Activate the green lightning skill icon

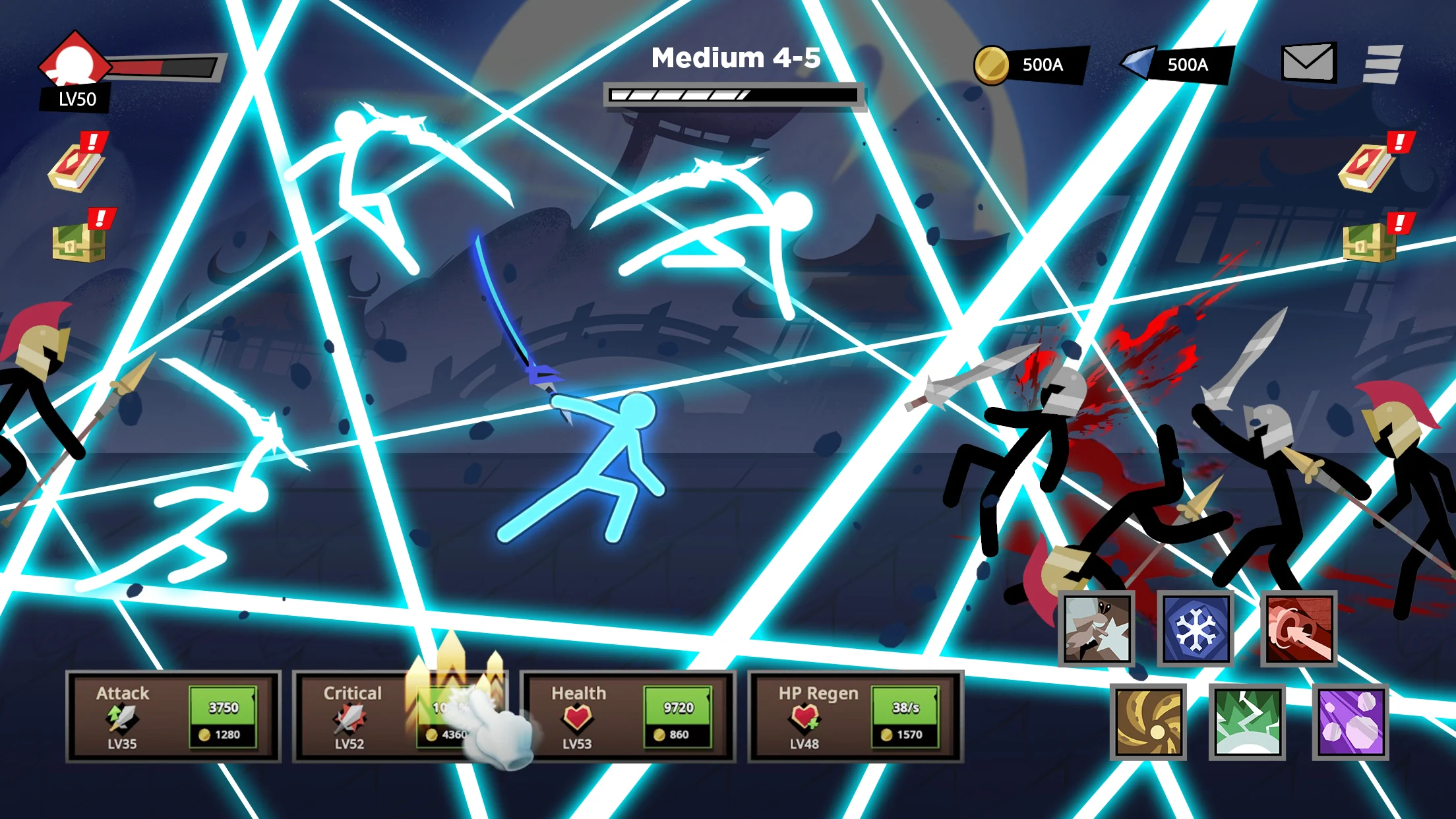(1247, 721)
